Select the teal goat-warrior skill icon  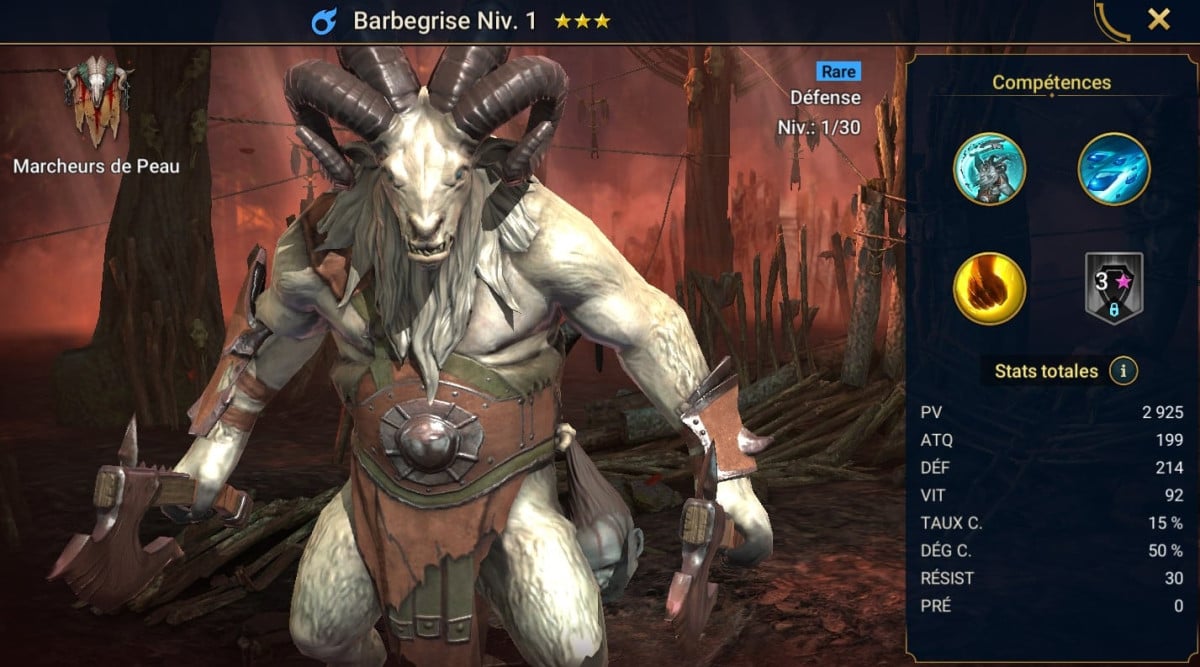[x=989, y=169]
